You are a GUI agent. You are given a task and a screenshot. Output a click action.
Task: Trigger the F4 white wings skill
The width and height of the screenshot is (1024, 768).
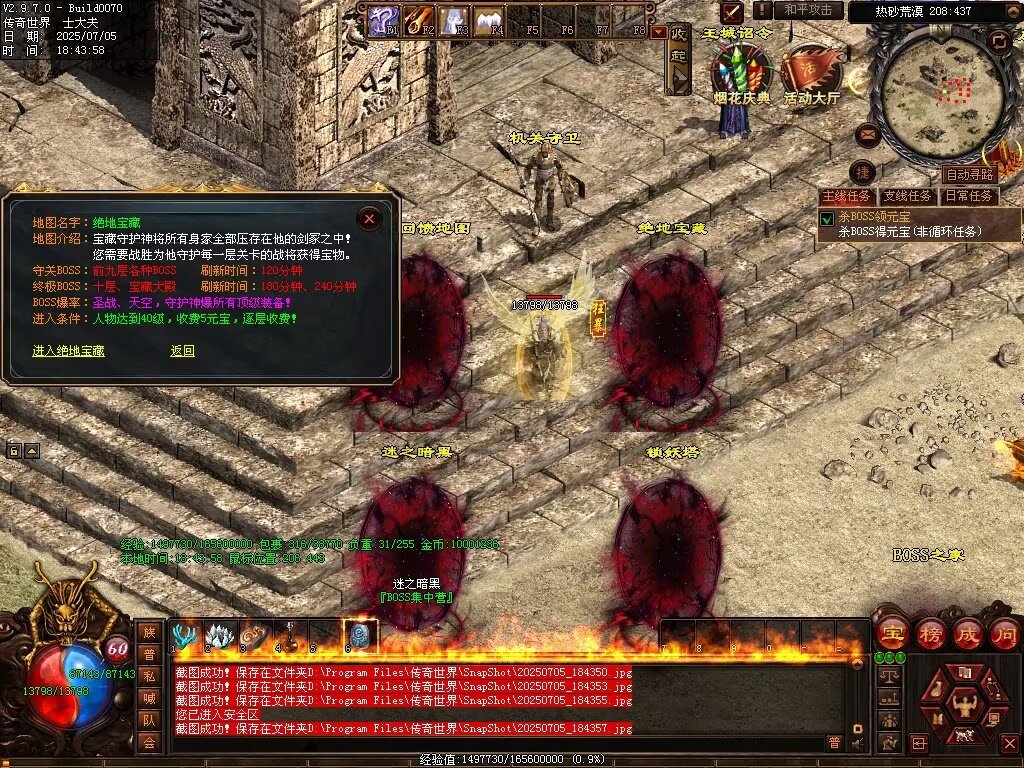tap(489, 20)
